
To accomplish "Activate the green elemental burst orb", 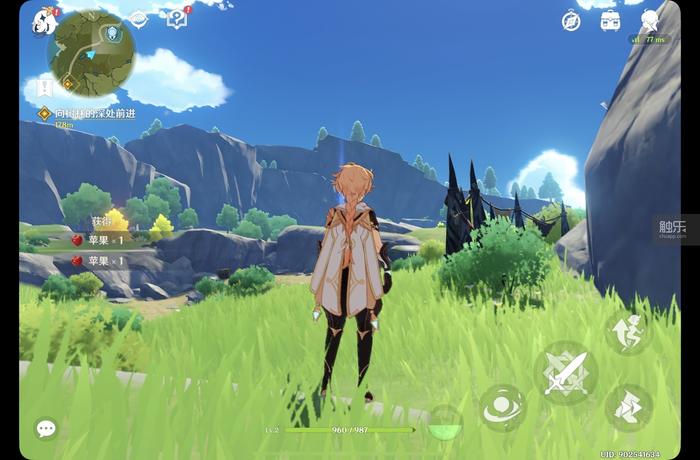I will (444, 424).
